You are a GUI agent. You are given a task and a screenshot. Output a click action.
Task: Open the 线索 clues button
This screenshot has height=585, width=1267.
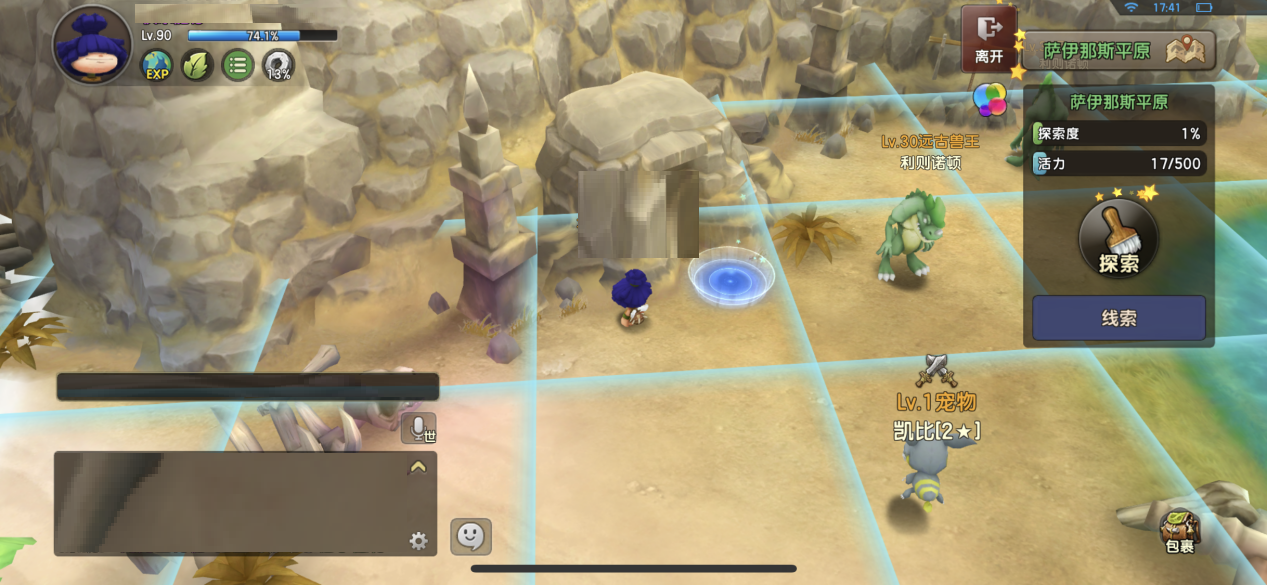[1118, 318]
